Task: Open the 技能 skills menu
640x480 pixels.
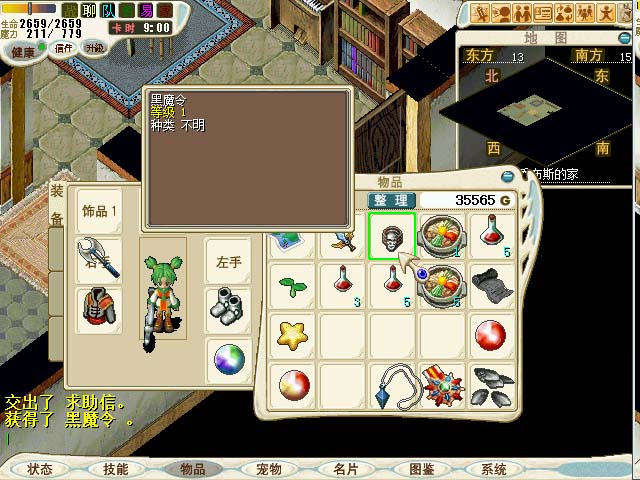Action: point(116,468)
